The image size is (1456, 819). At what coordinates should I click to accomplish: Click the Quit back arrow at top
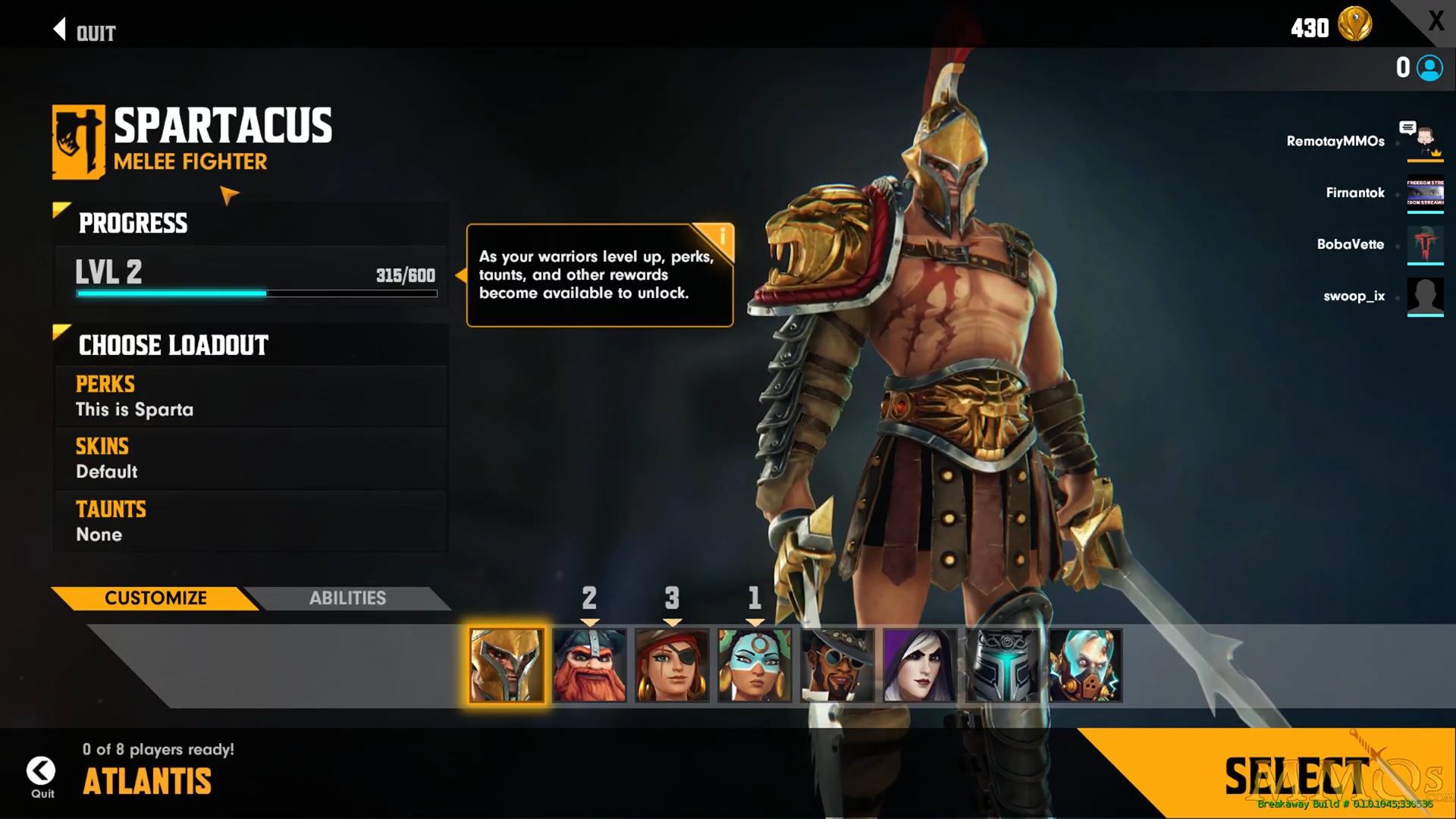coord(83,31)
